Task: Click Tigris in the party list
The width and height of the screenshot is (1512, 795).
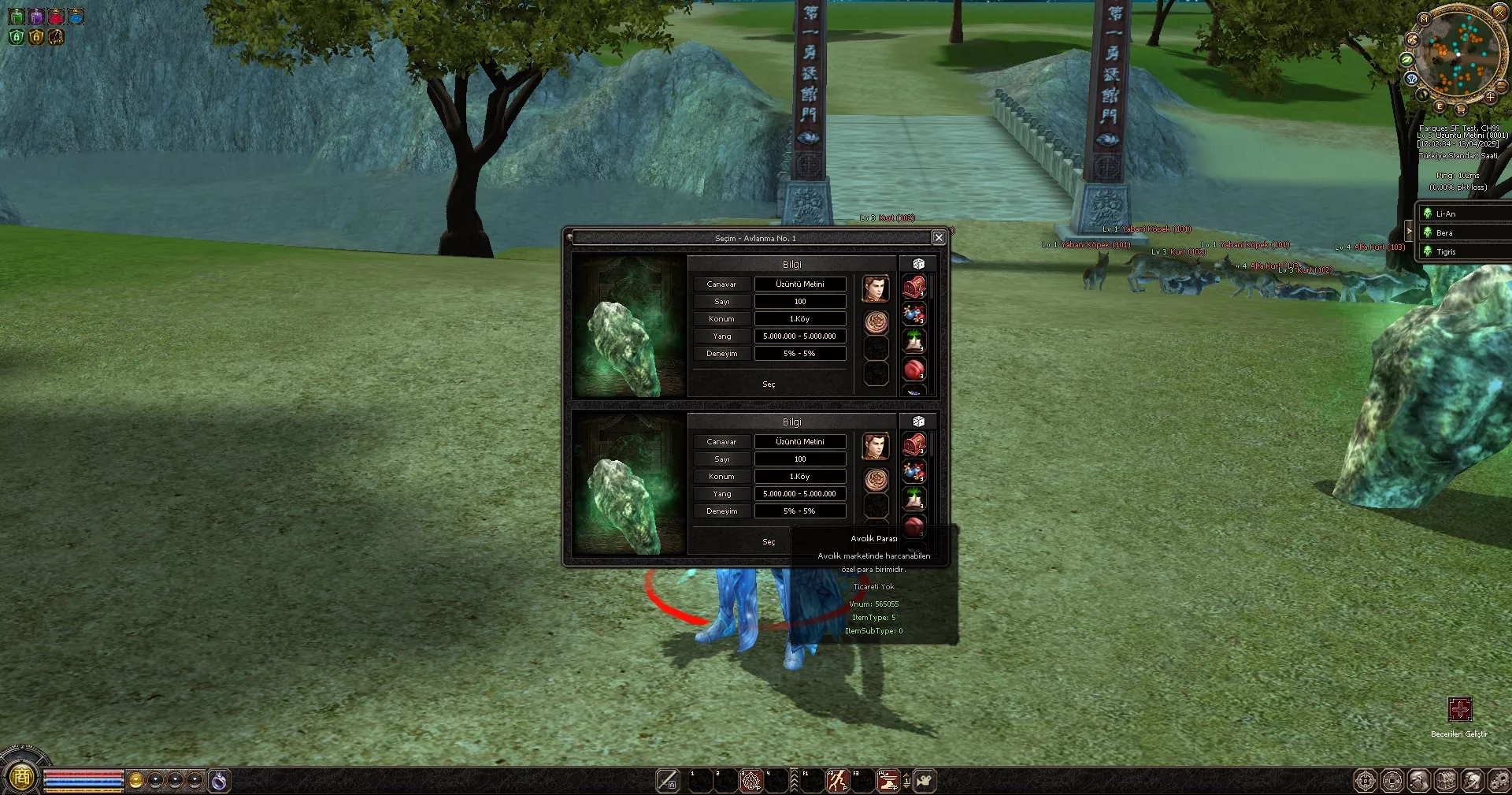Action: [x=1446, y=251]
